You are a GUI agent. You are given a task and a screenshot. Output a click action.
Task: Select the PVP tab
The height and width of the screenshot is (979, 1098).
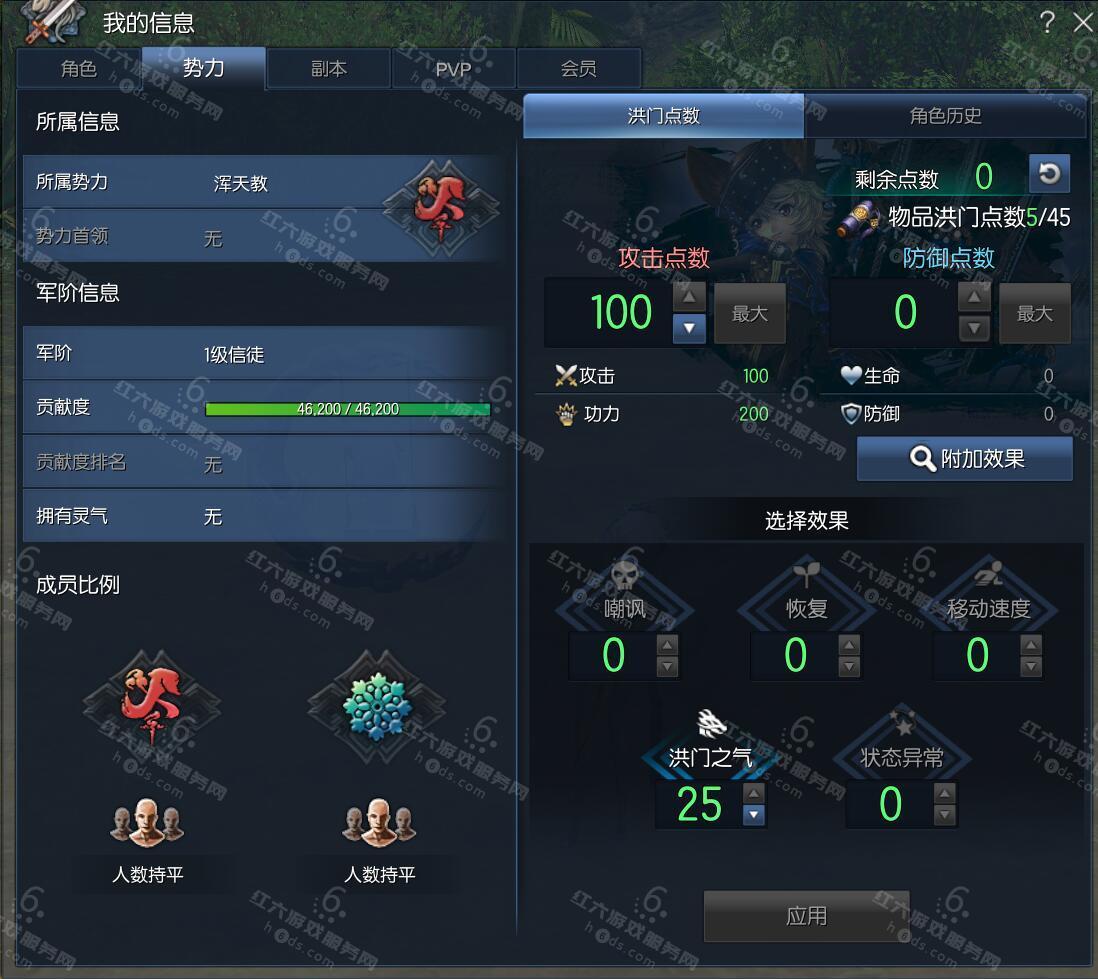tap(453, 68)
